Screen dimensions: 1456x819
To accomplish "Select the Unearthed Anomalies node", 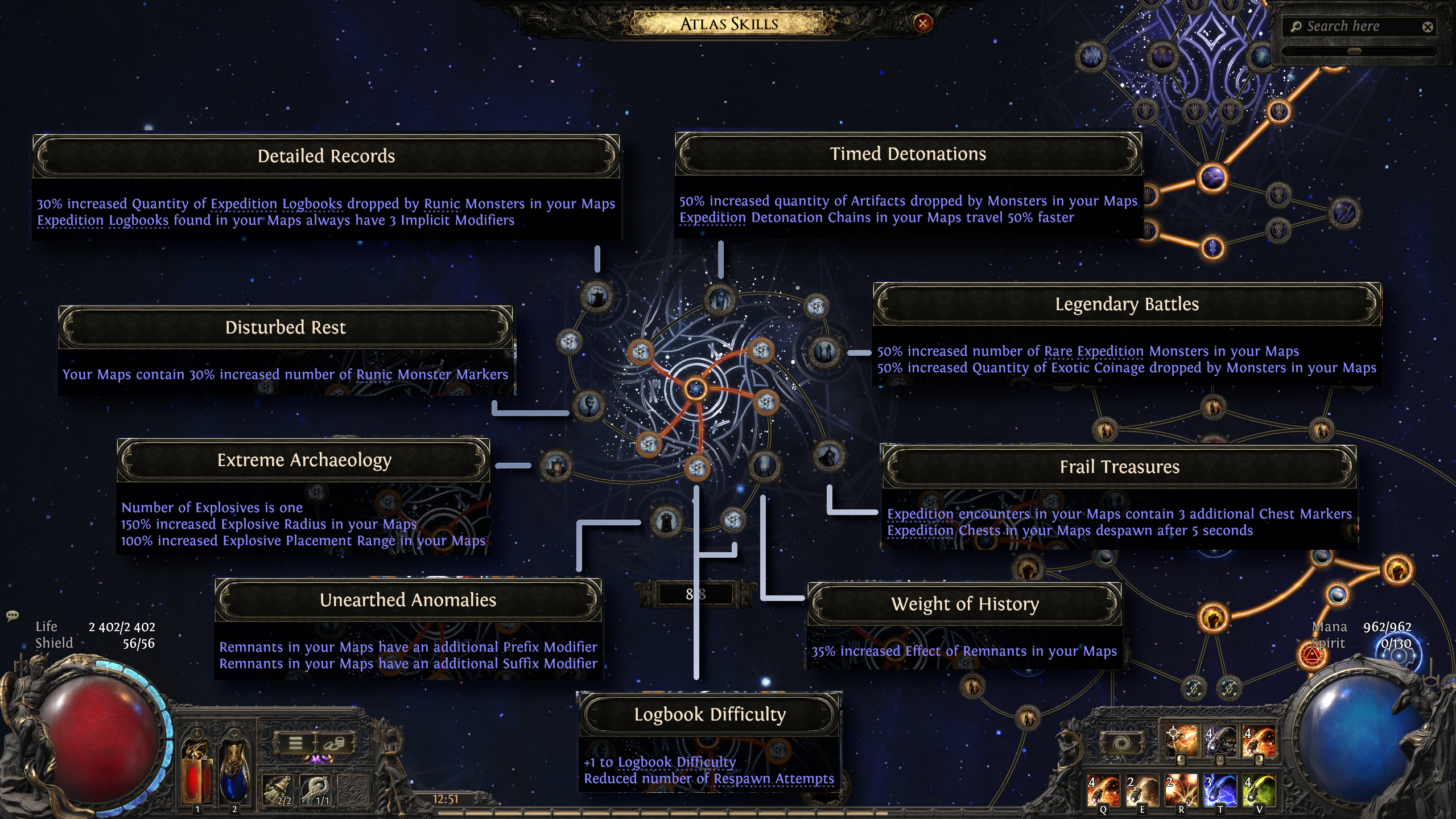I will [x=665, y=521].
